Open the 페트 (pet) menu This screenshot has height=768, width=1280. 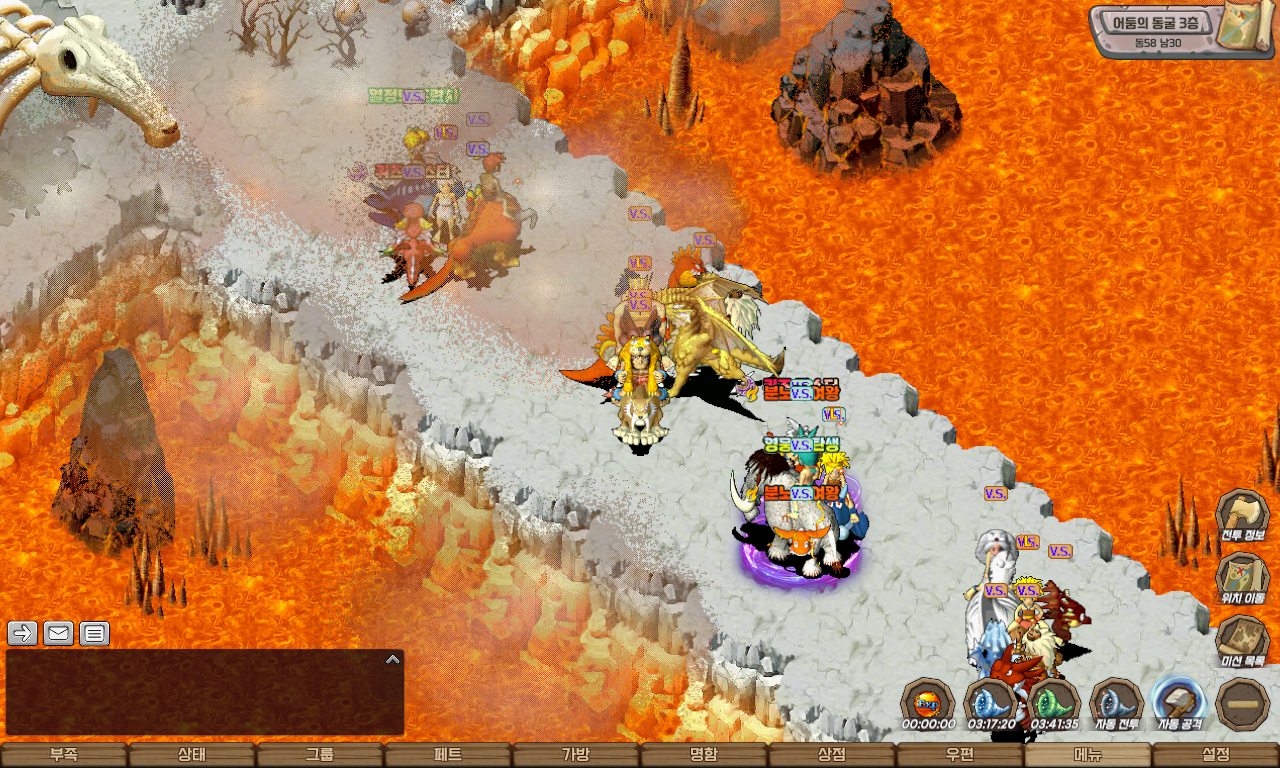pos(448,755)
